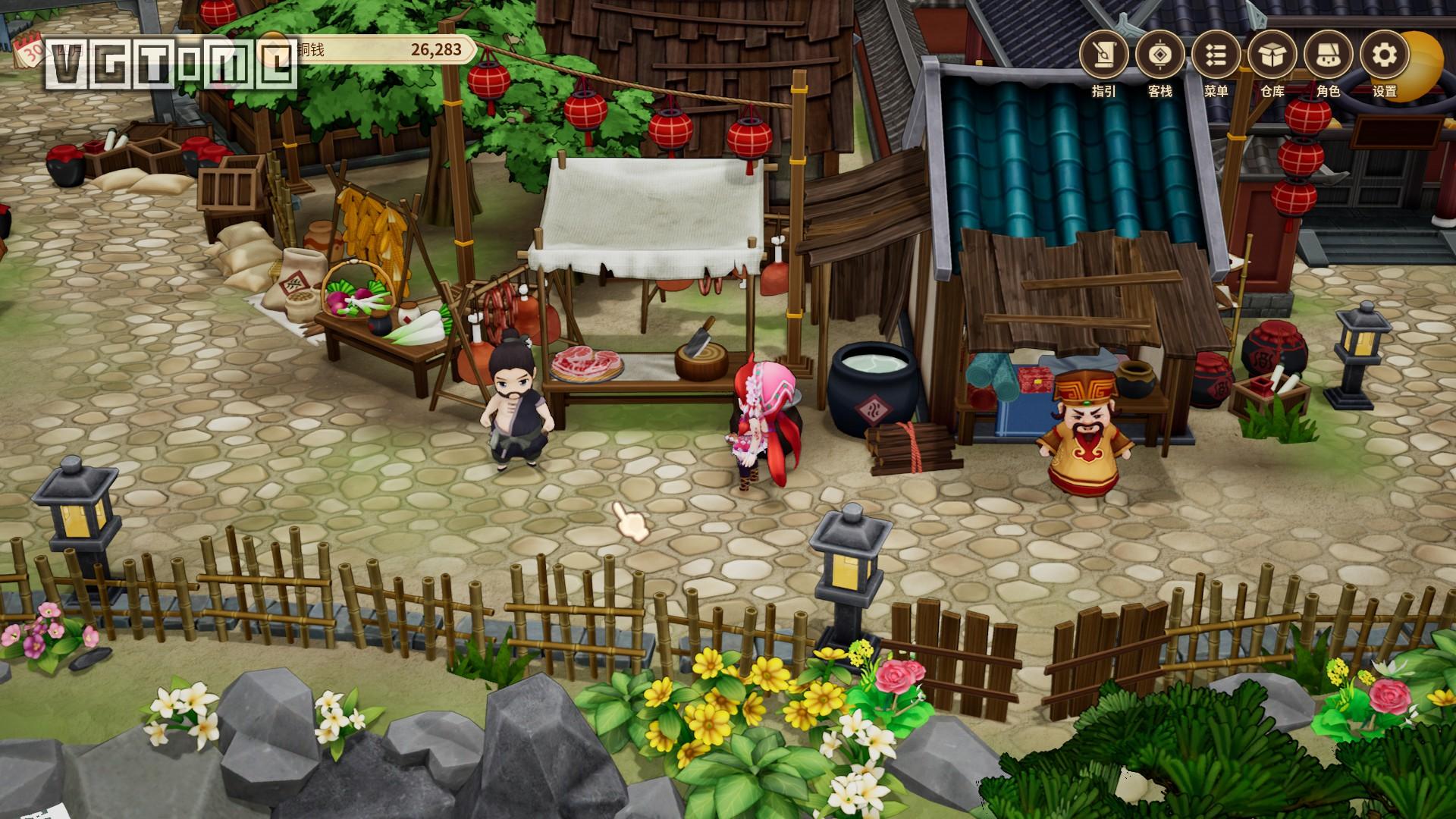Open the 客栈 inn menu
The image size is (1456, 819).
click(x=1159, y=55)
